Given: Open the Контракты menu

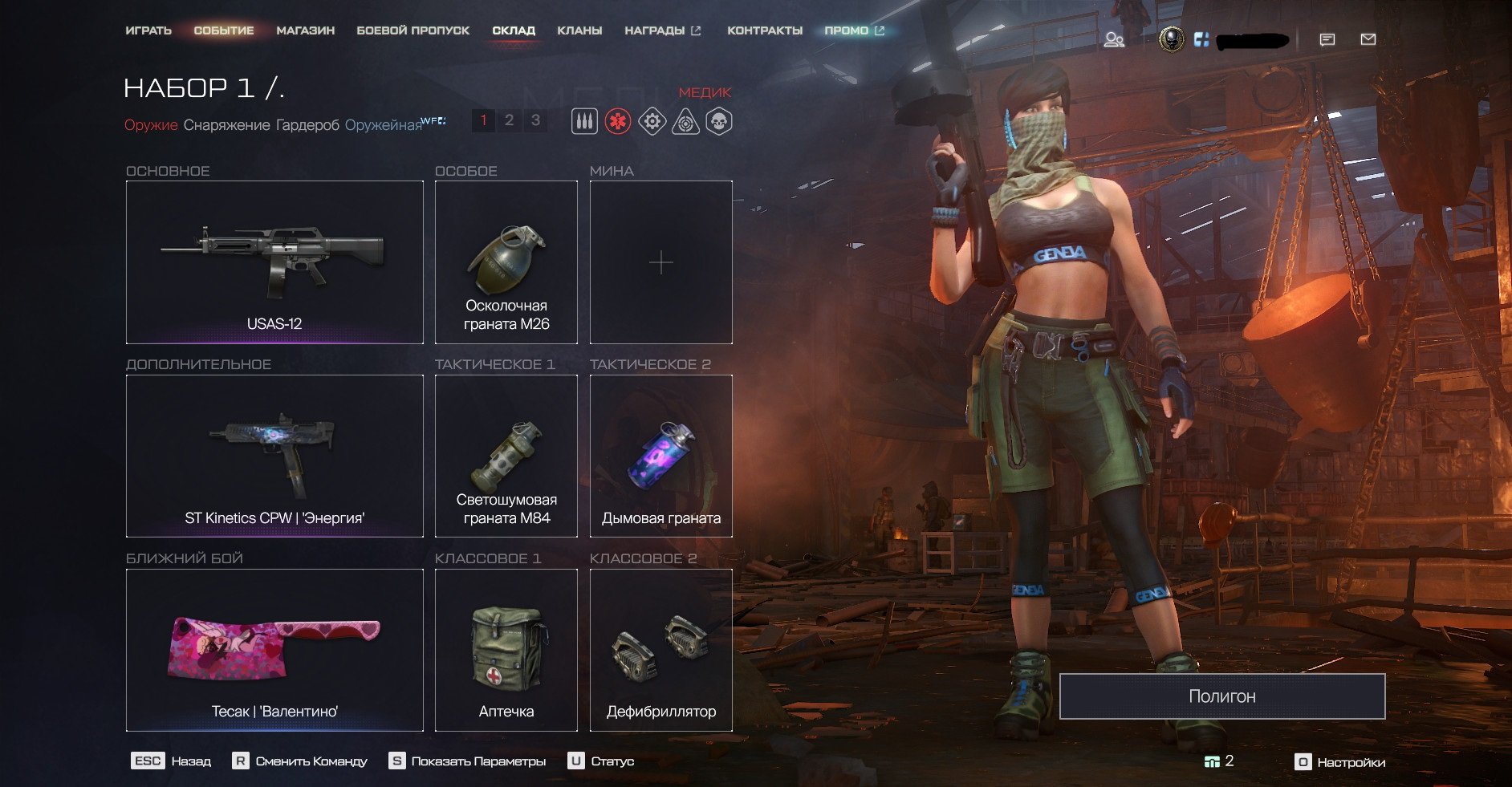Looking at the screenshot, I should pyautogui.click(x=764, y=30).
